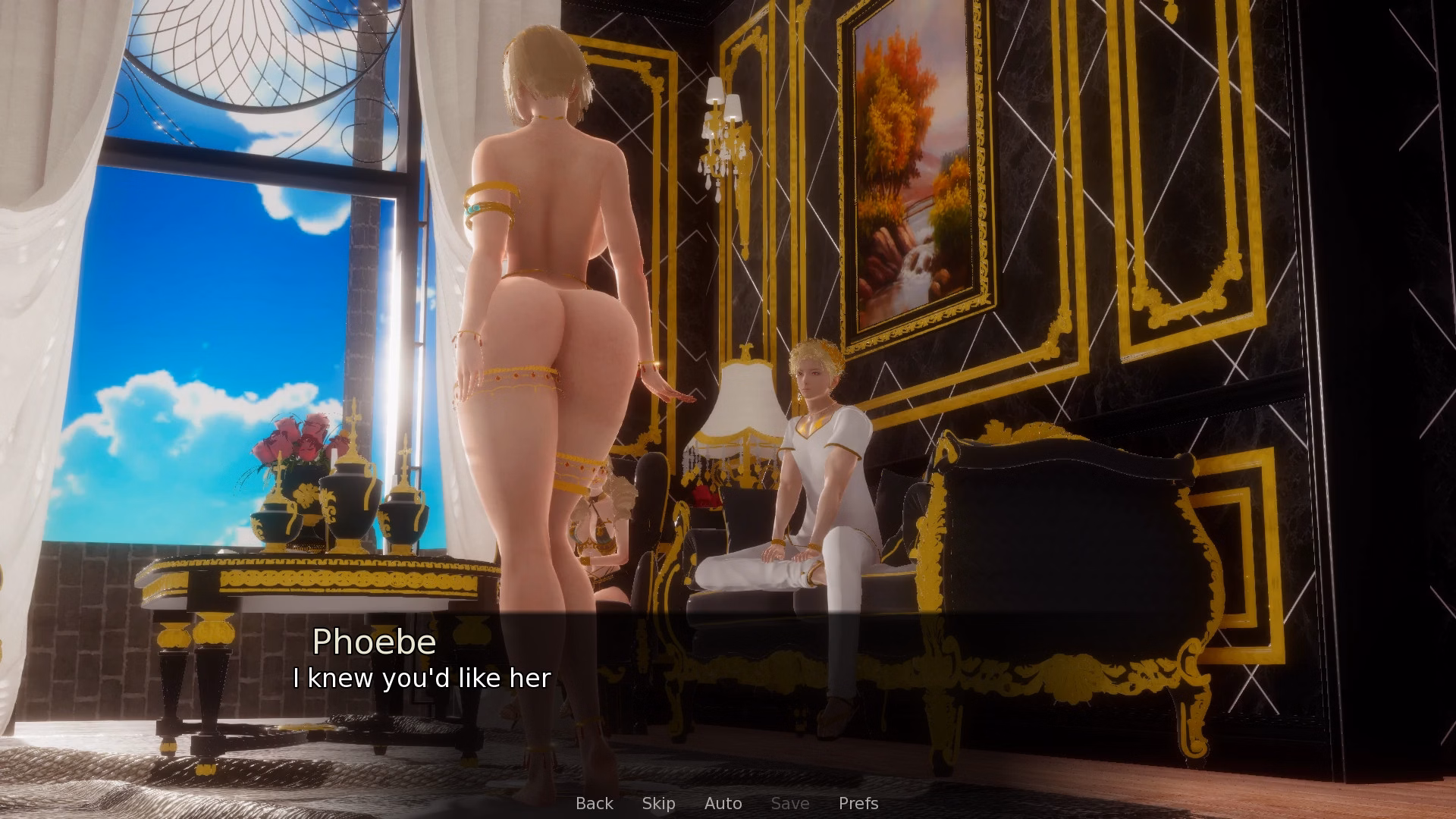The height and width of the screenshot is (819, 1456).
Task: Click Phoebe's name label in the dialogue box
Action: pyautogui.click(x=376, y=642)
